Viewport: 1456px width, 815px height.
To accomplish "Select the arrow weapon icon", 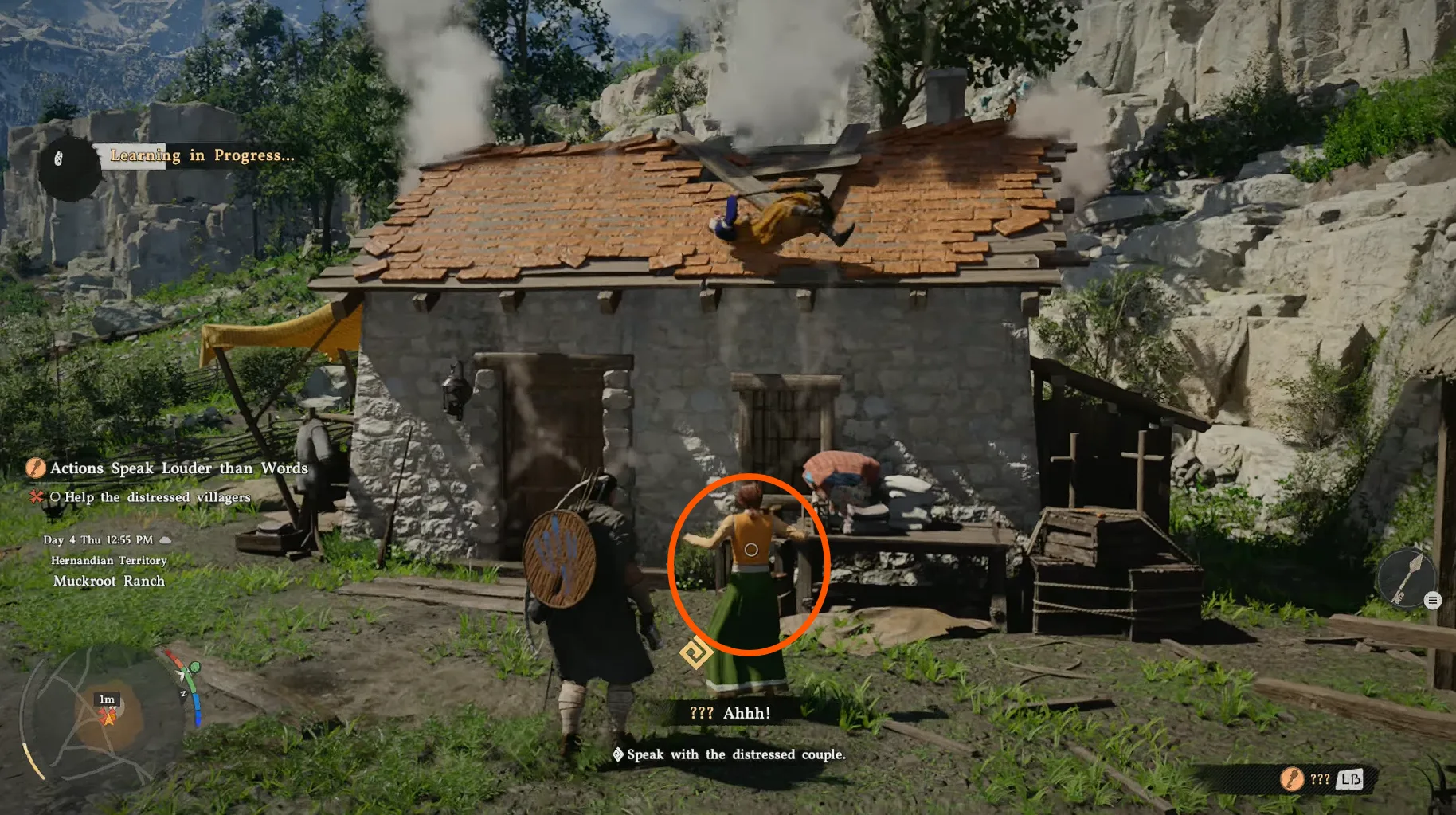I will 1406,578.
